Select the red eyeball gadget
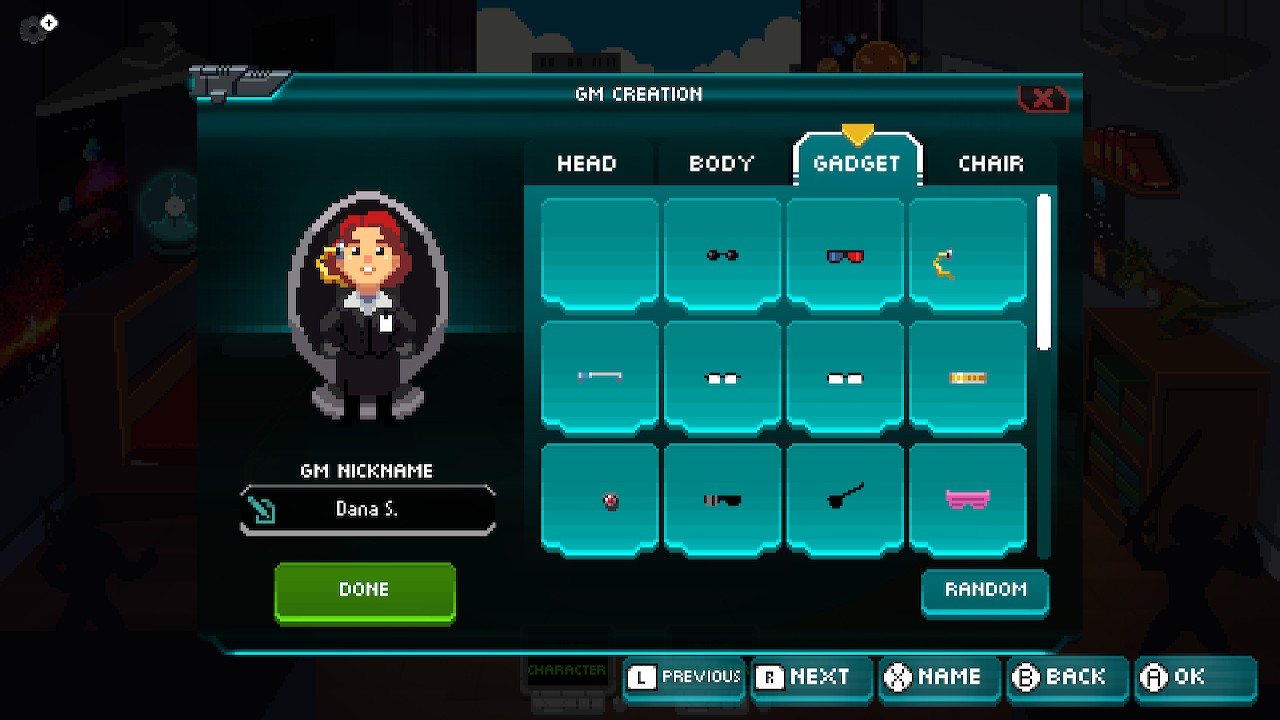The width and height of the screenshot is (1280, 720). coord(599,497)
